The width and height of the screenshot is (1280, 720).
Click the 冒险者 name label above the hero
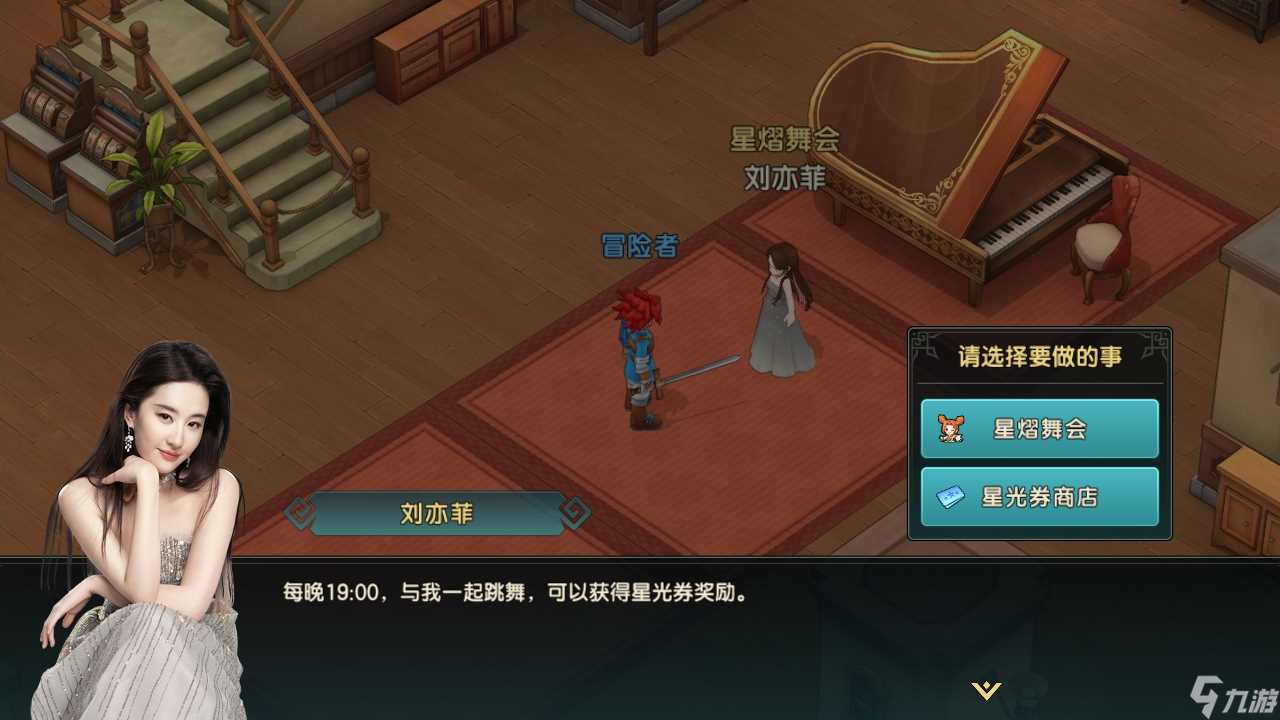tap(638, 243)
